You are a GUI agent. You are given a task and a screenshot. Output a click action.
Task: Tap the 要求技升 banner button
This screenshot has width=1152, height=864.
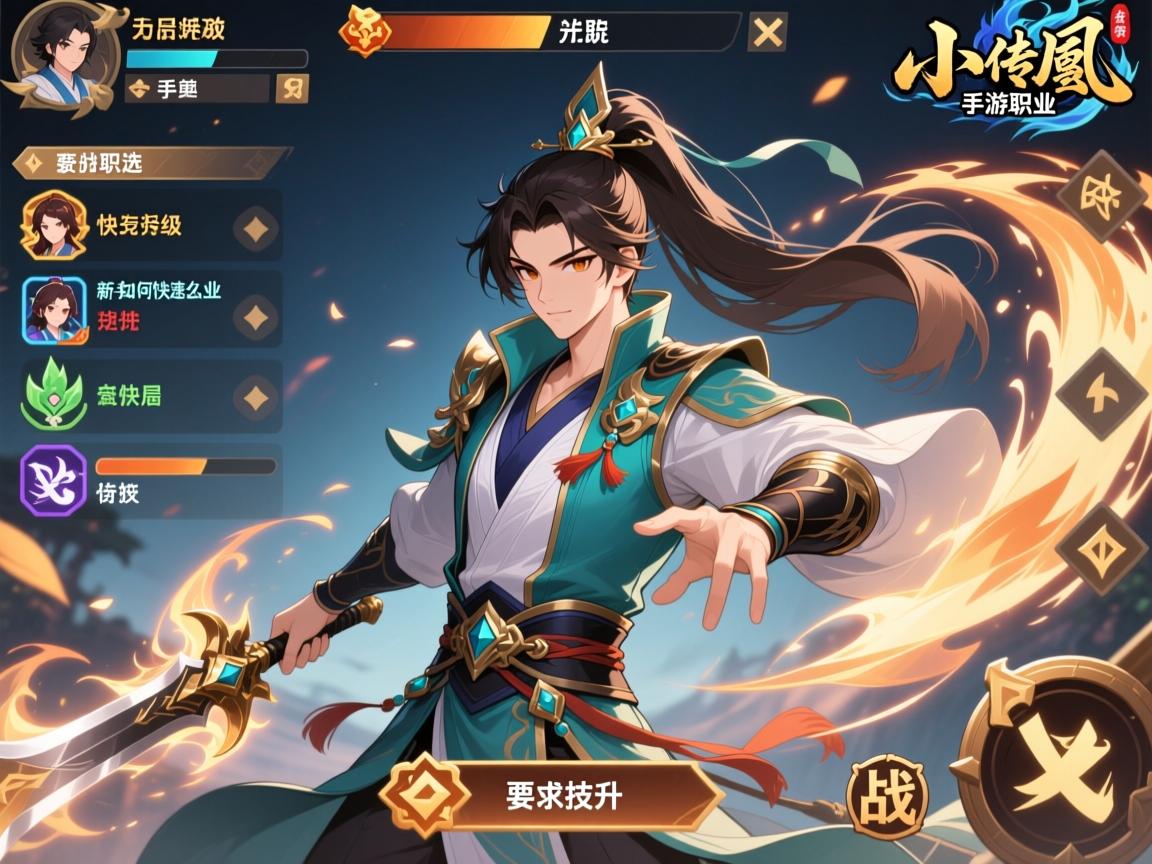[x=553, y=796]
